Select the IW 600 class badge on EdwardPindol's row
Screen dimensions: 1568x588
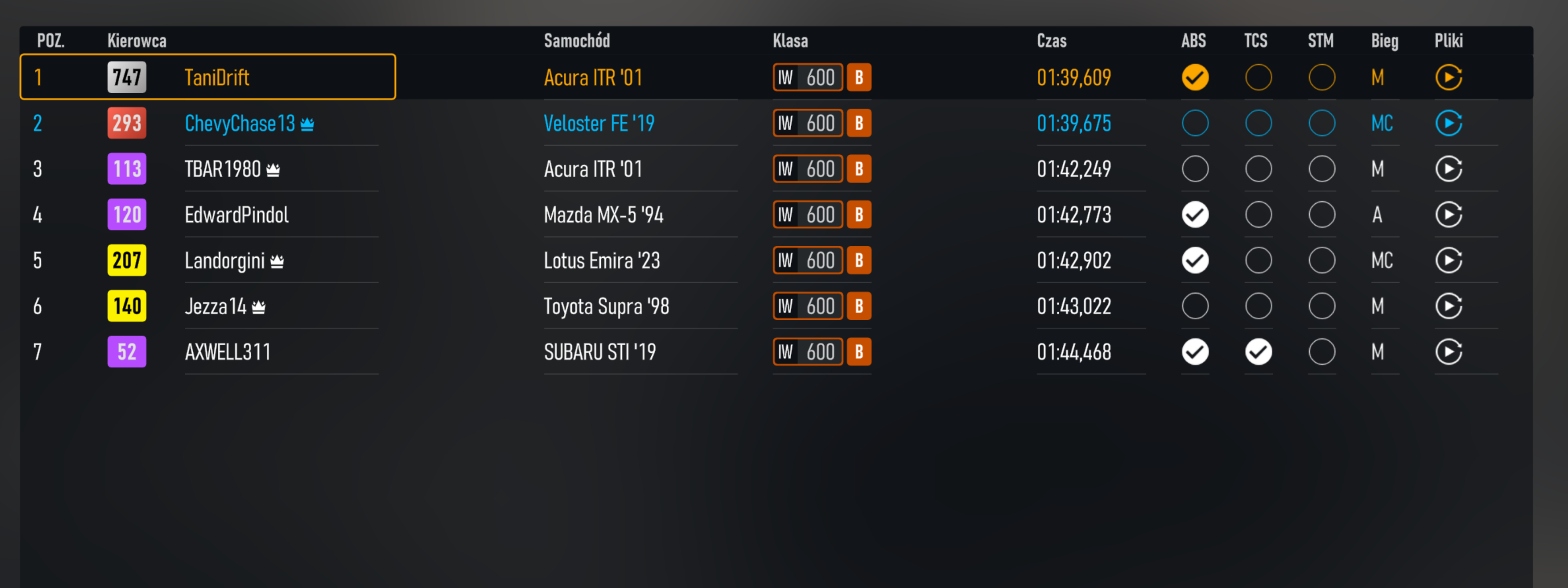(807, 214)
